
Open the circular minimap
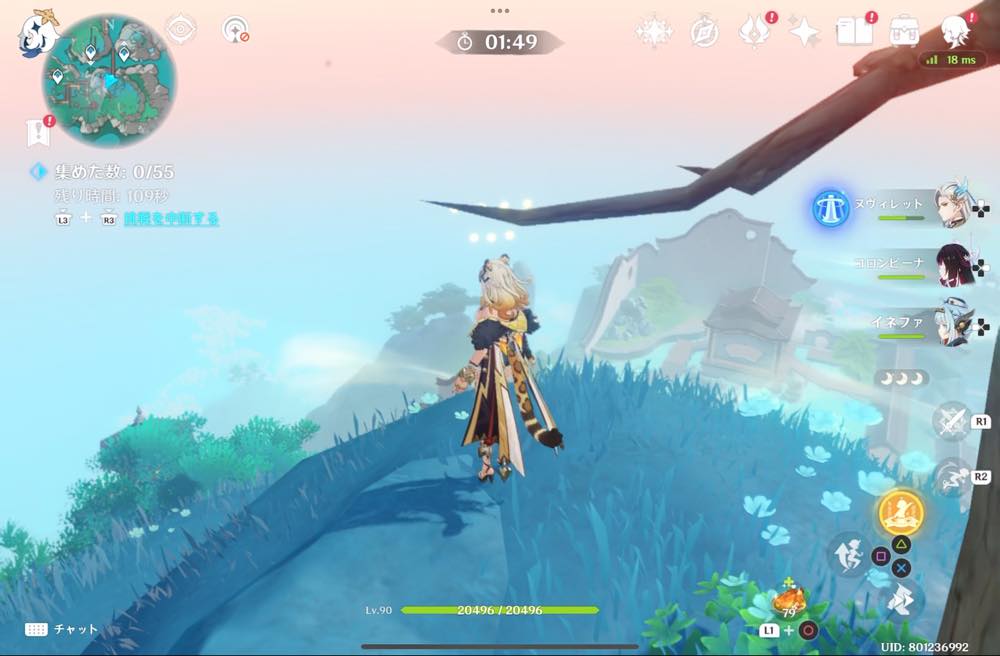(x=109, y=81)
